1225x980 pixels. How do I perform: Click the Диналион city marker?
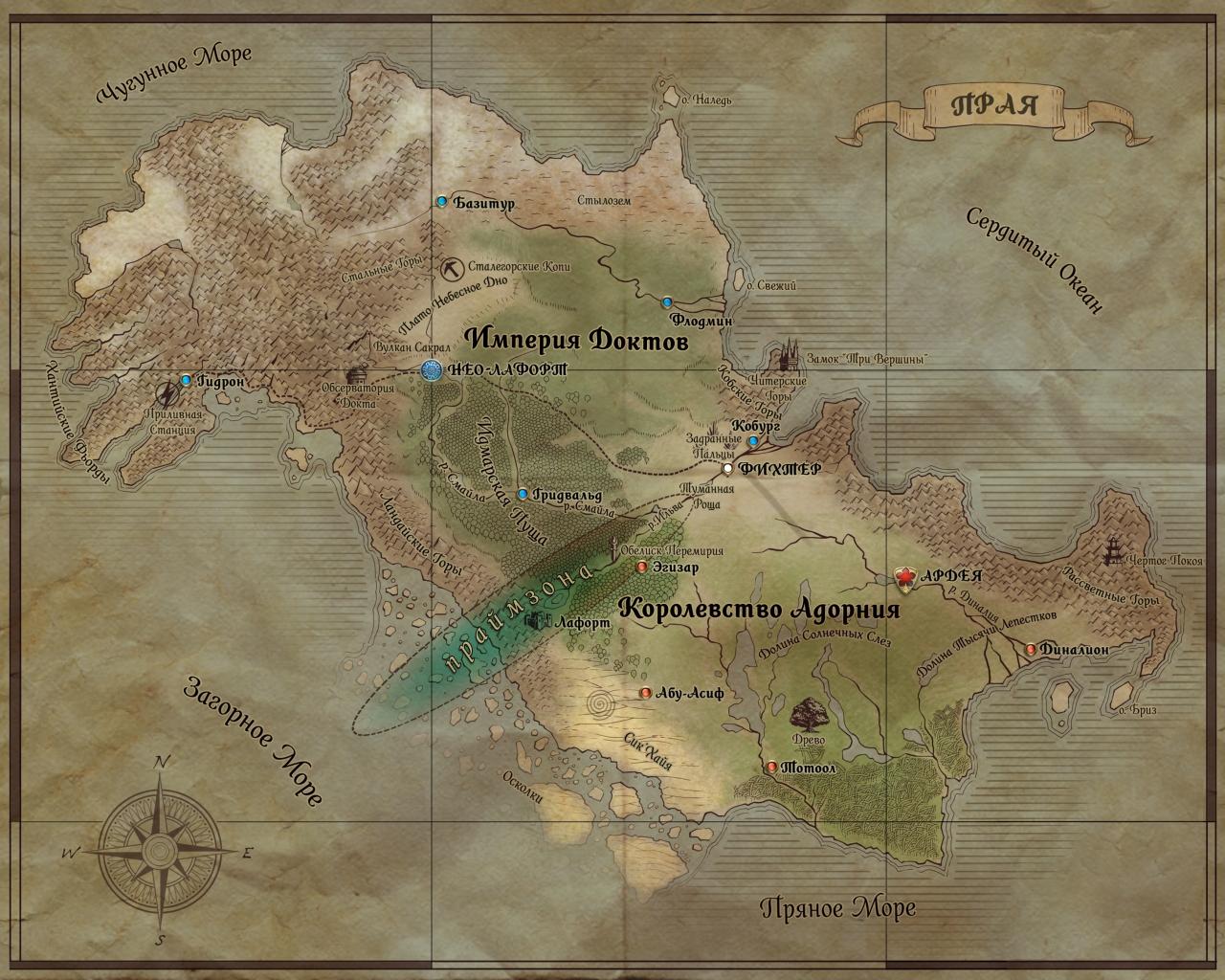tap(1030, 649)
